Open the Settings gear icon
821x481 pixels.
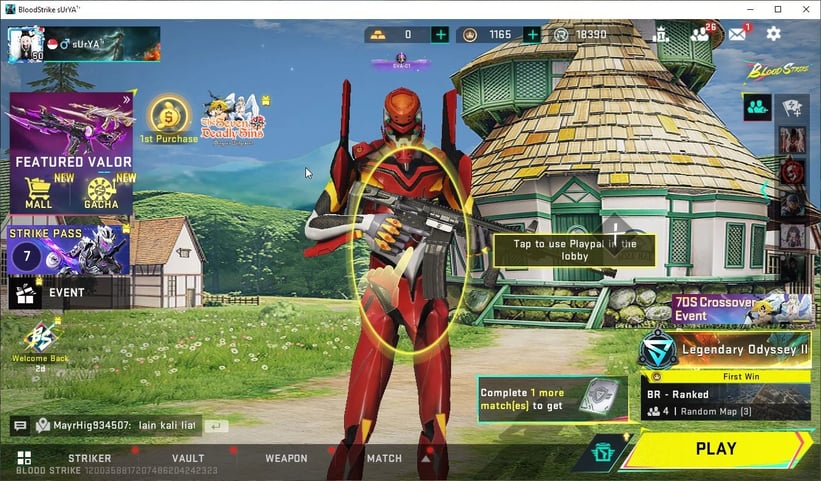pos(773,34)
